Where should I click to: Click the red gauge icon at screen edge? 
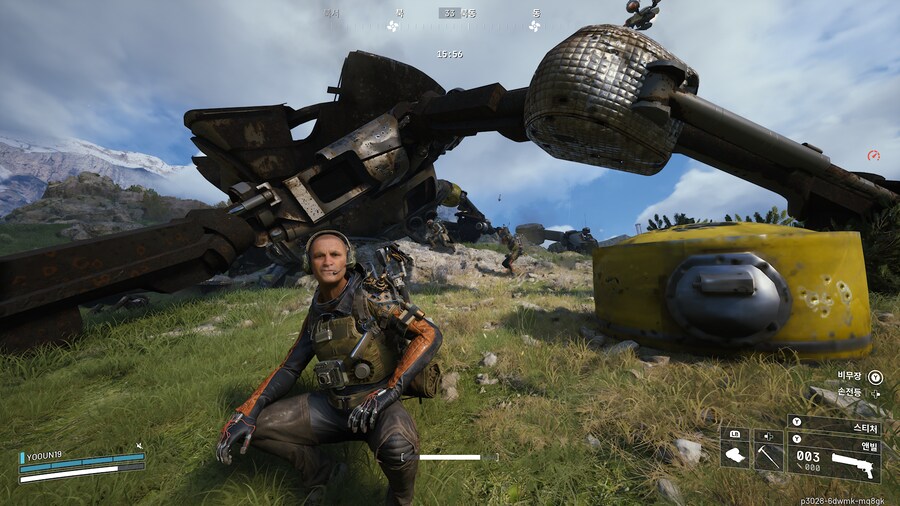point(873,155)
